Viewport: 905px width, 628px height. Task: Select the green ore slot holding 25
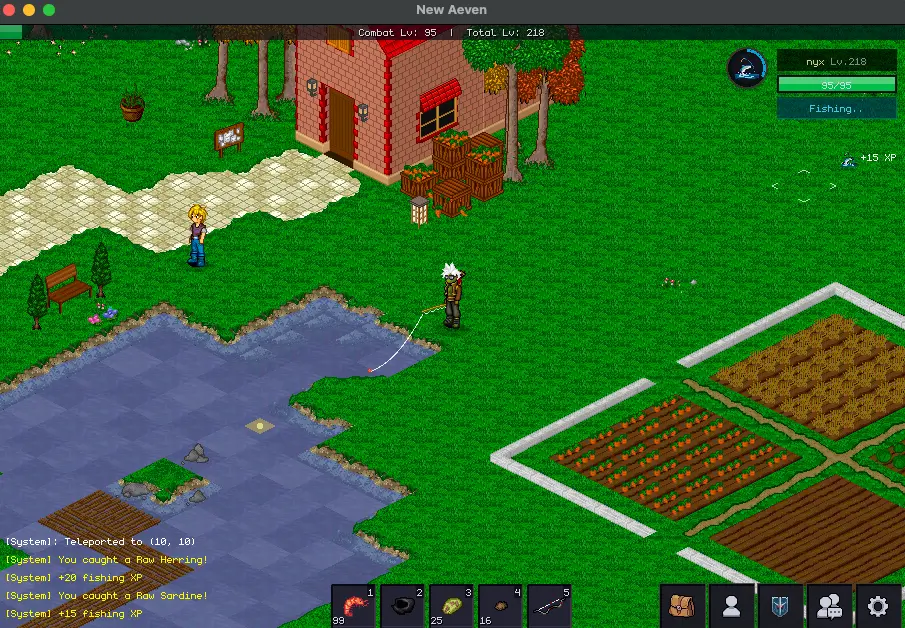tap(451, 606)
